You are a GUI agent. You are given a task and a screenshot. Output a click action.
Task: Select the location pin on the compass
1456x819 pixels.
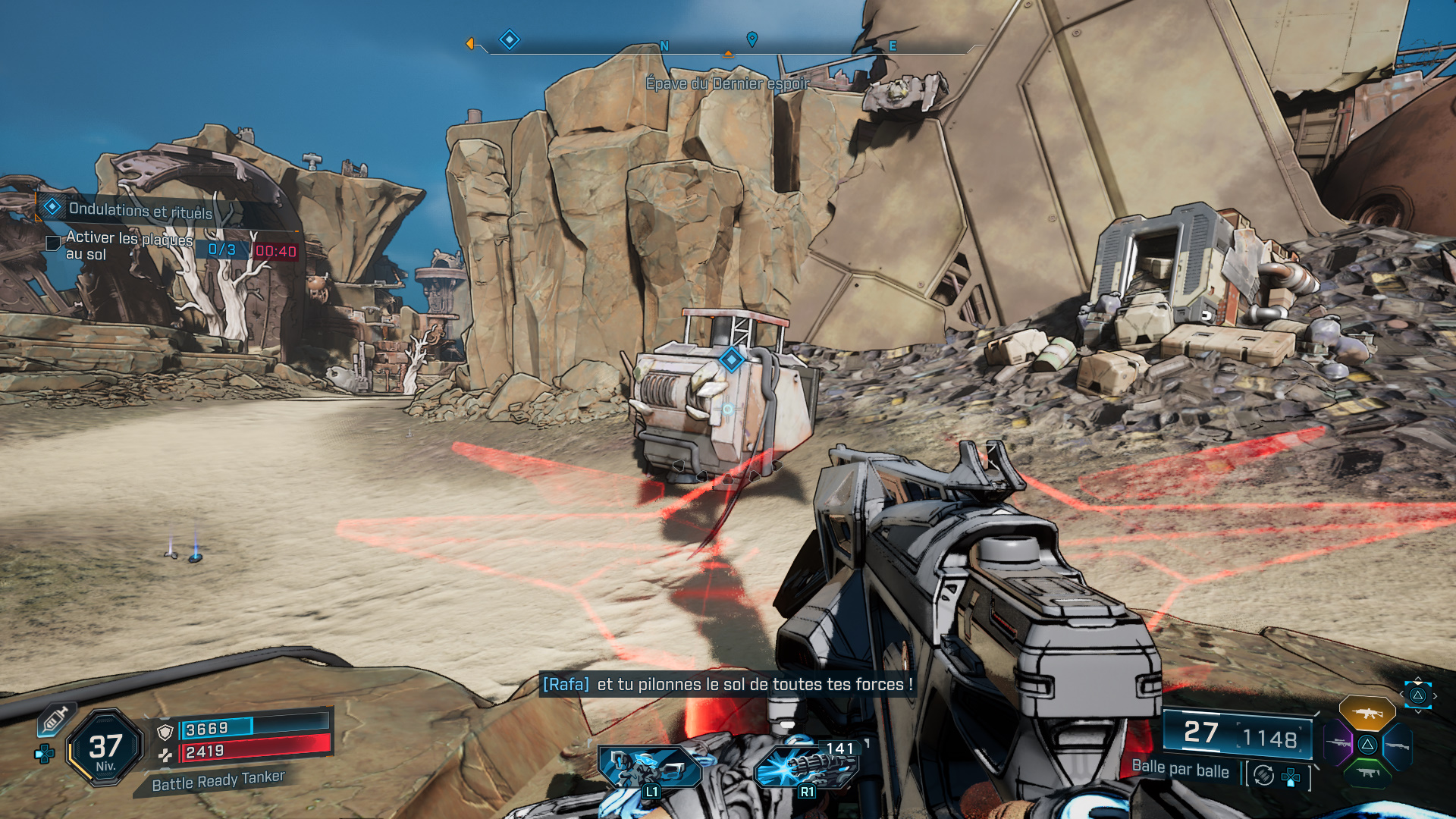(752, 39)
